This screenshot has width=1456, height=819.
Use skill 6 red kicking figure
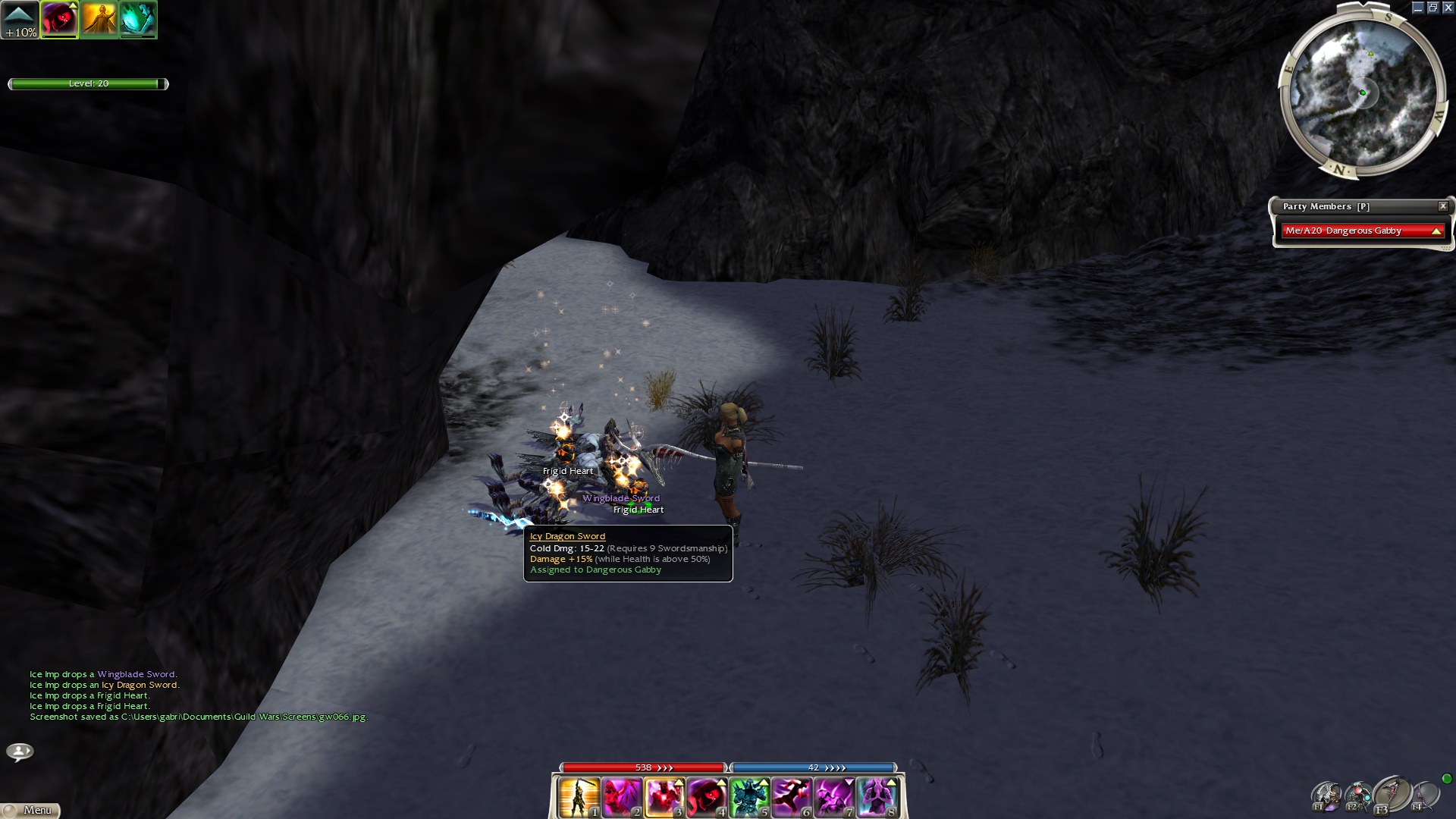click(x=792, y=797)
